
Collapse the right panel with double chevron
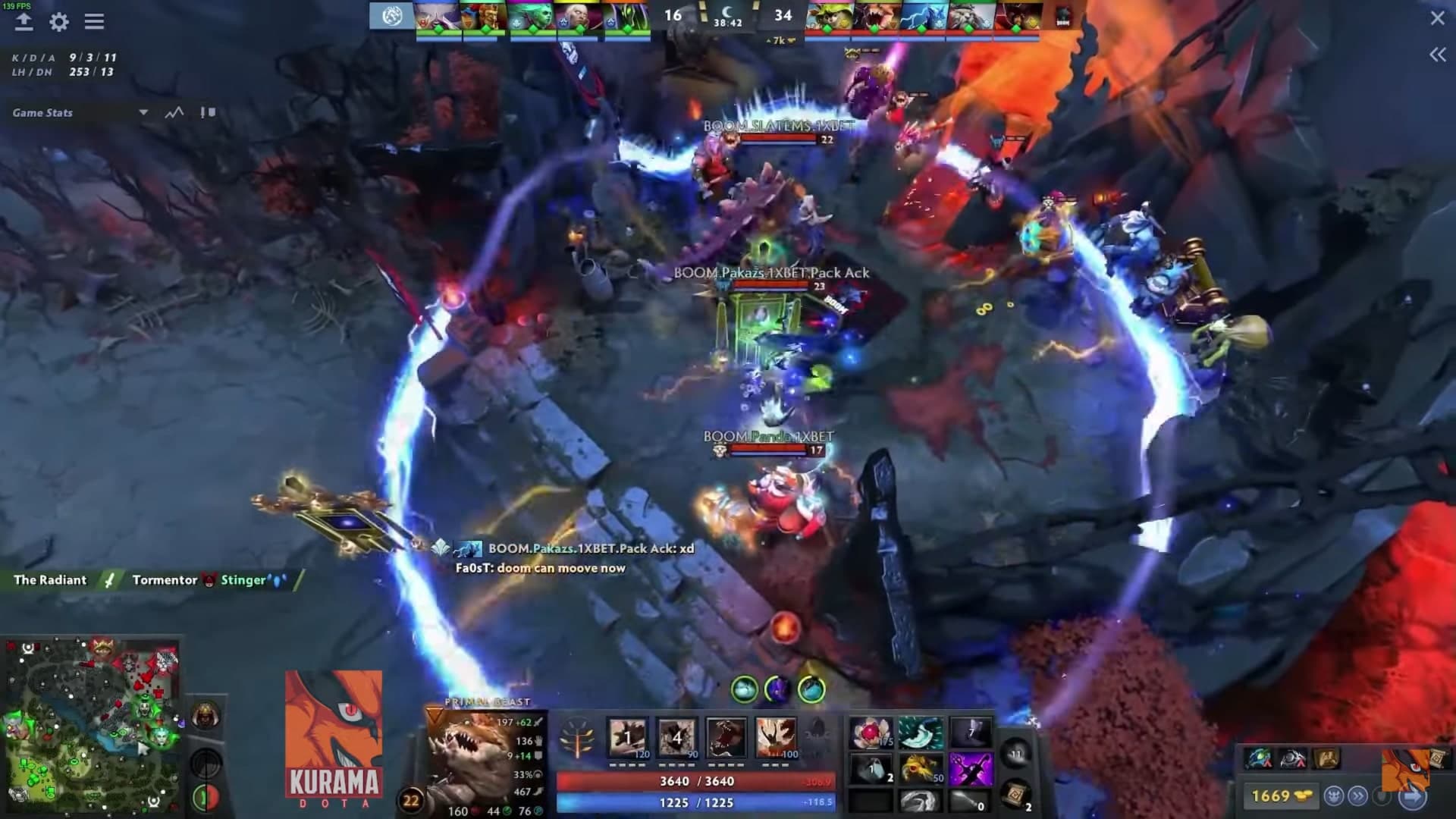pyautogui.click(x=1437, y=55)
